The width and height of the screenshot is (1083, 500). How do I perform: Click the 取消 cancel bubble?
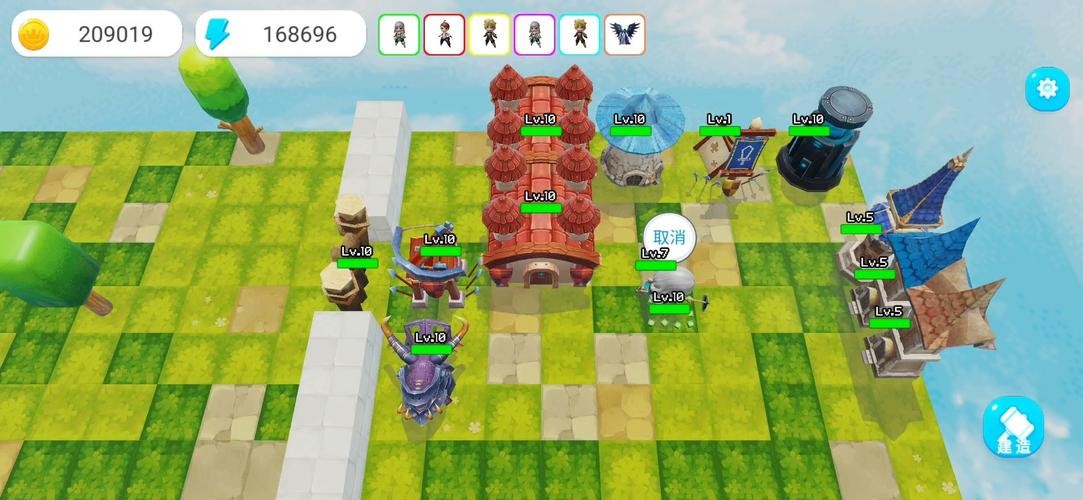click(x=669, y=237)
